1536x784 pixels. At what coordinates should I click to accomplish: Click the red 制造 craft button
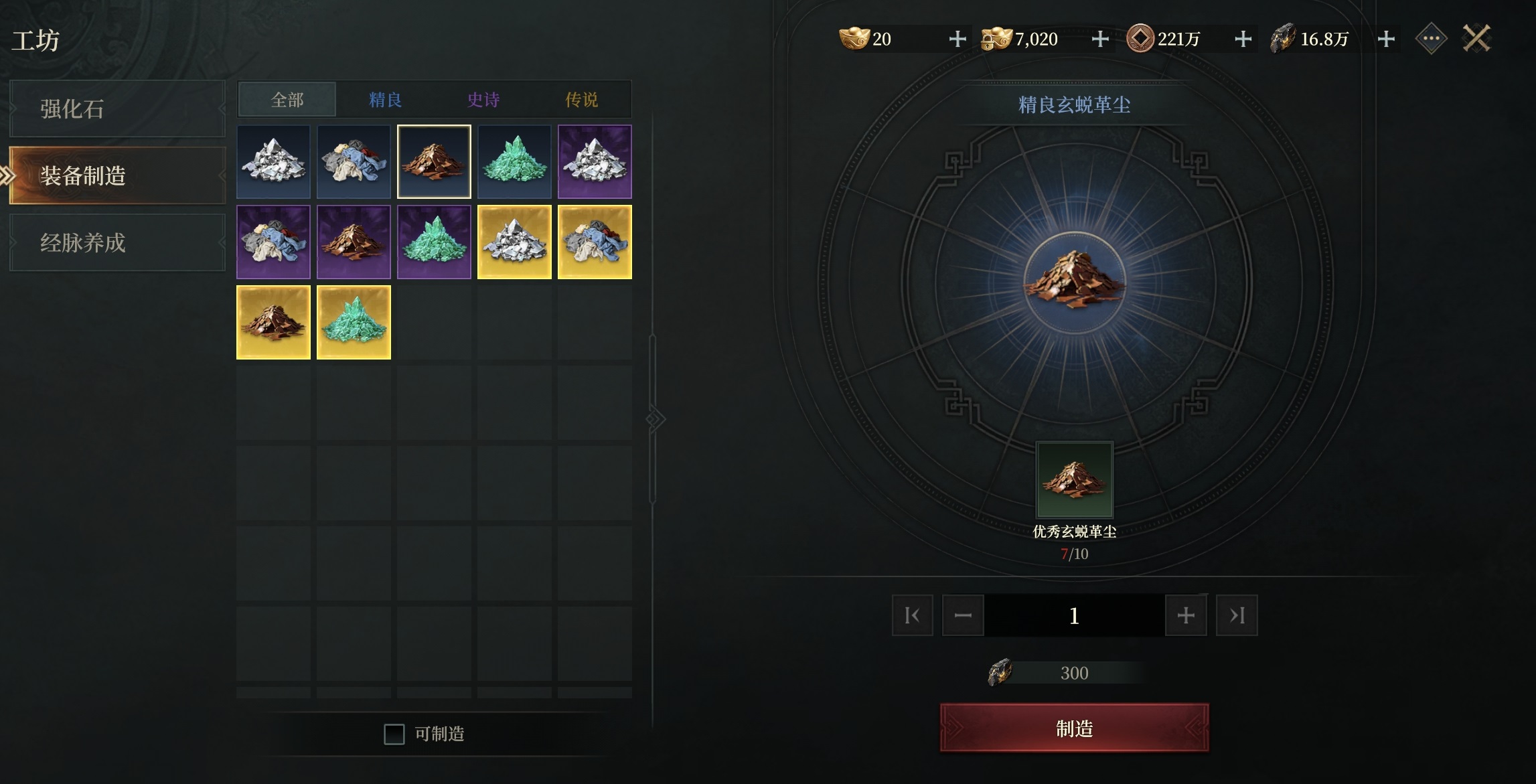point(1074,728)
